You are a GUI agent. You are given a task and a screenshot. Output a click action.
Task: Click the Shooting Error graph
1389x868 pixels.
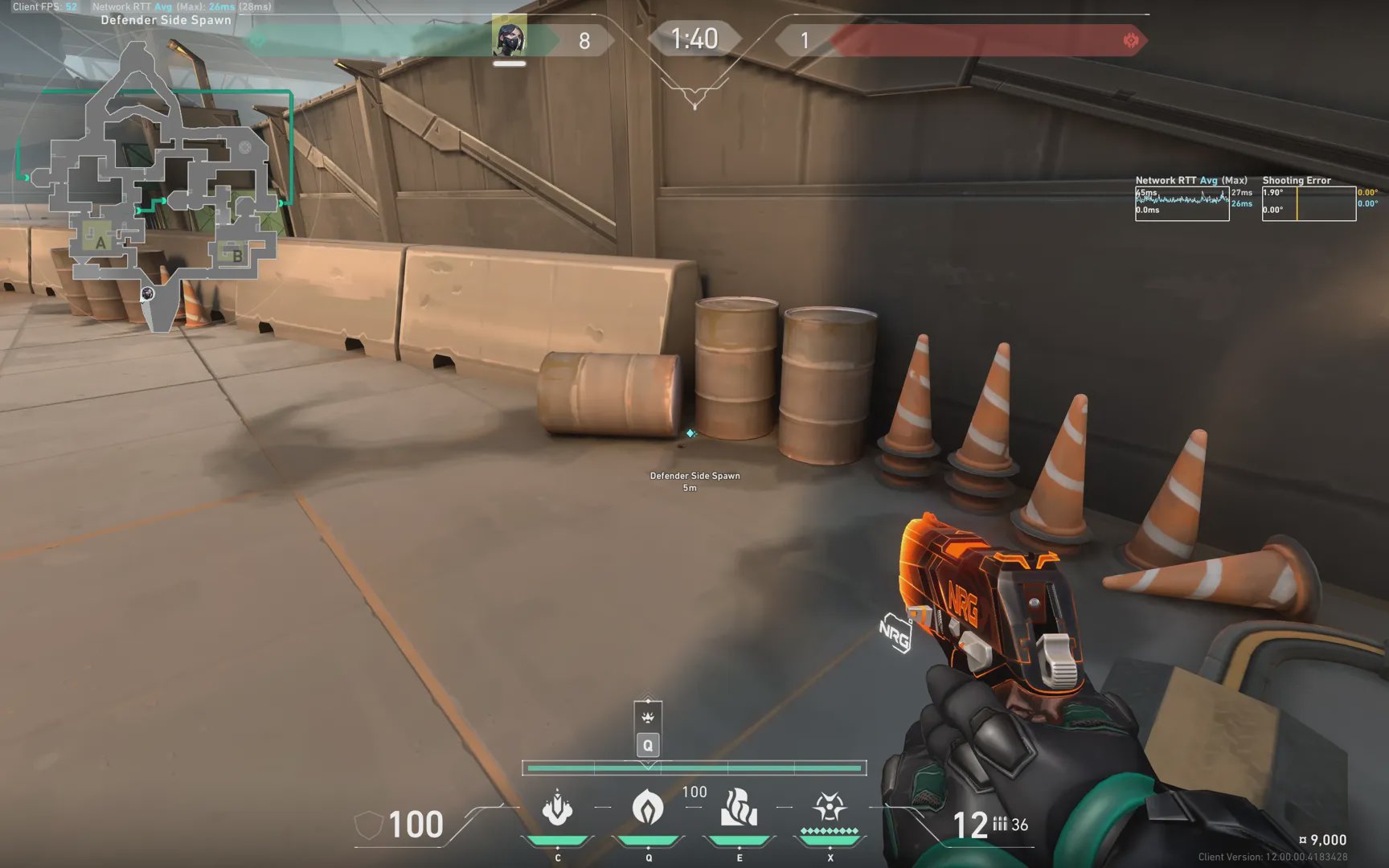click(1309, 203)
